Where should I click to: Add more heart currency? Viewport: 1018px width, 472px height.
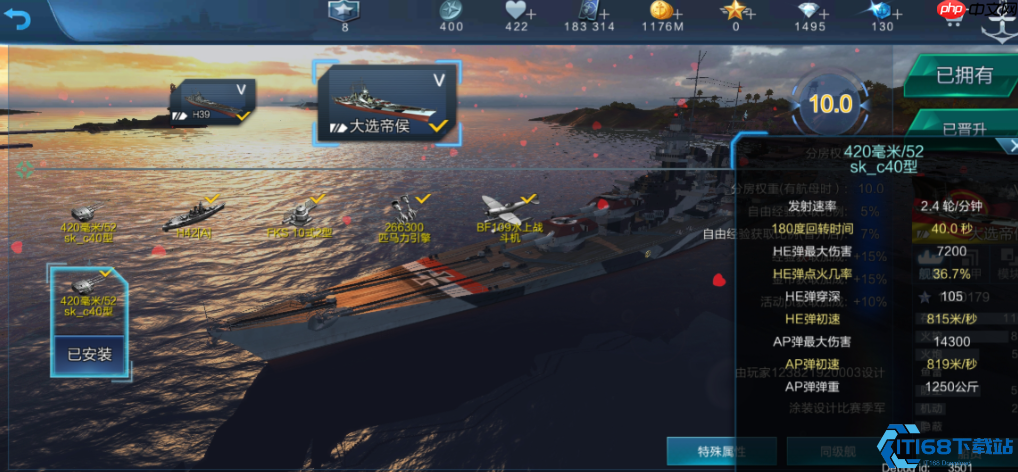point(529,12)
